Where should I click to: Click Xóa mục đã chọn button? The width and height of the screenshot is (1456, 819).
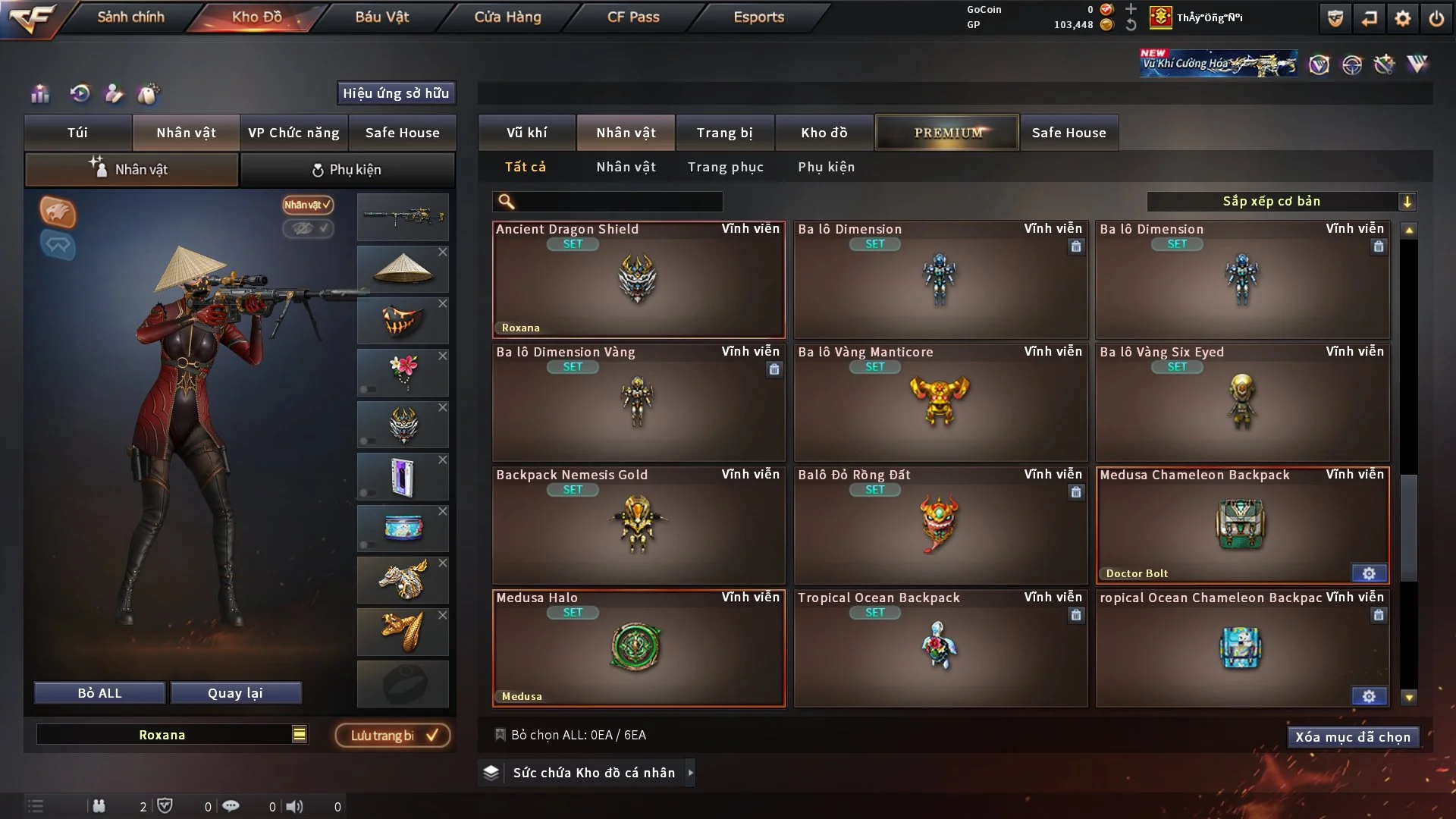point(1352,737)
